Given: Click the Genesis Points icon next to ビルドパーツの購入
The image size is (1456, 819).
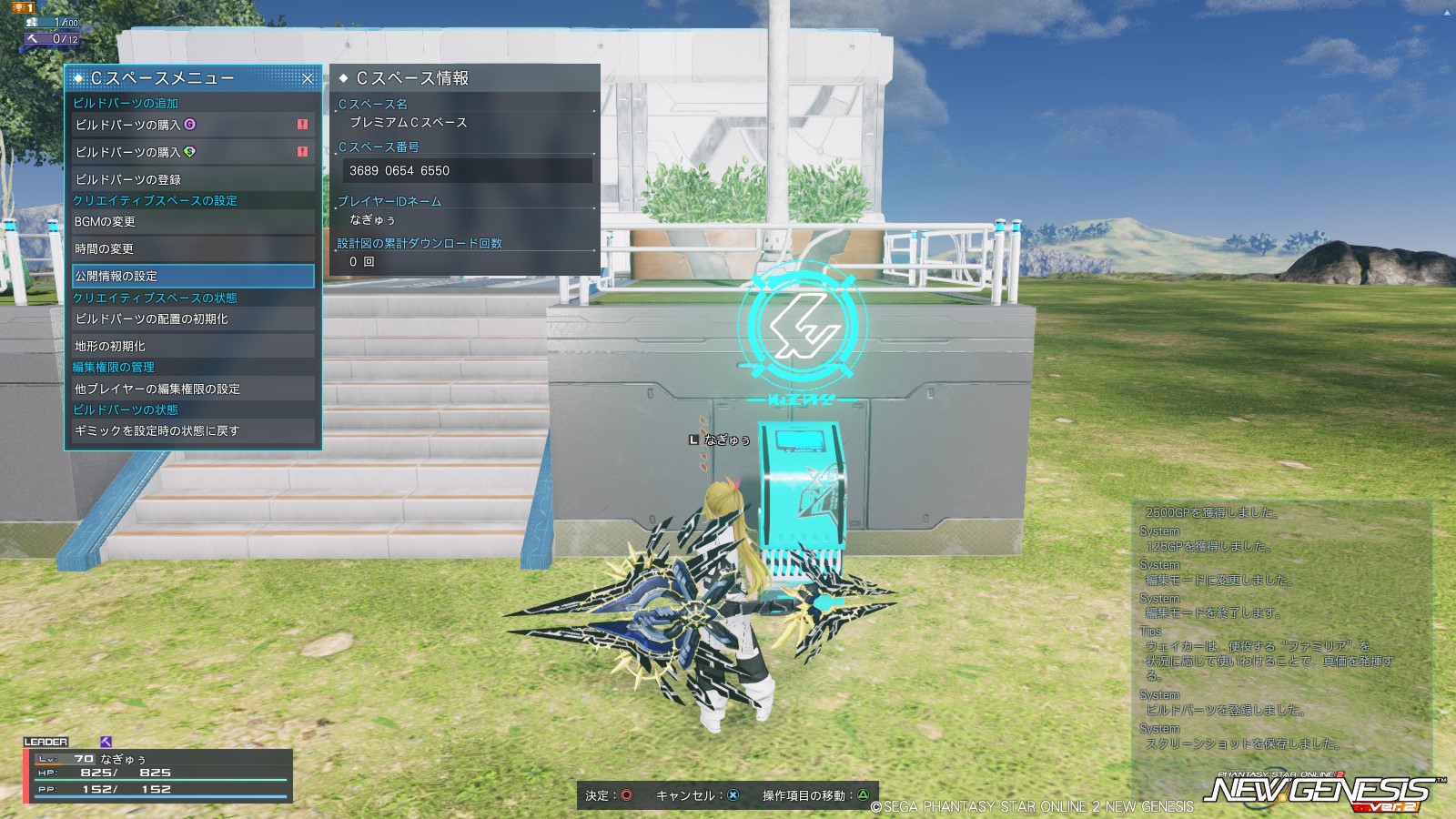Looking at the screenshot, I should pyautogui.click(x=189, y=125).
